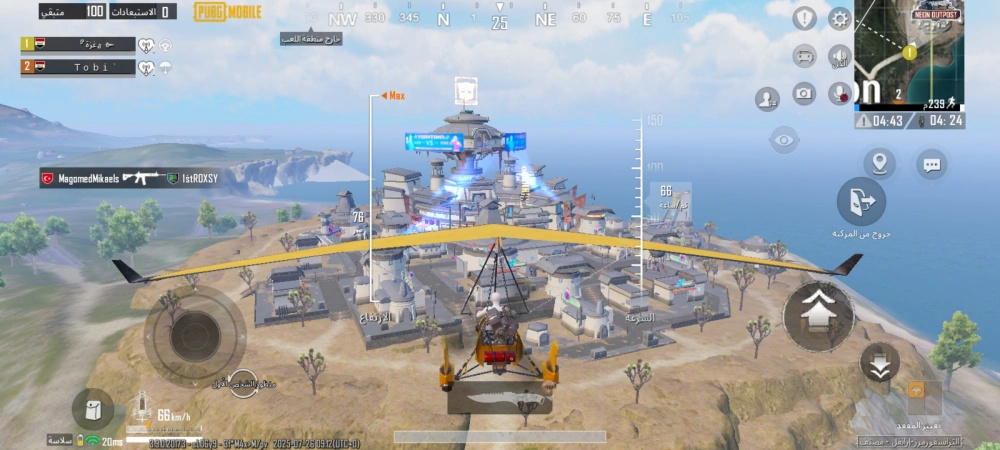1000x450 pixels.
Task: Open the quick chat bubble
Action: (932, 163)
